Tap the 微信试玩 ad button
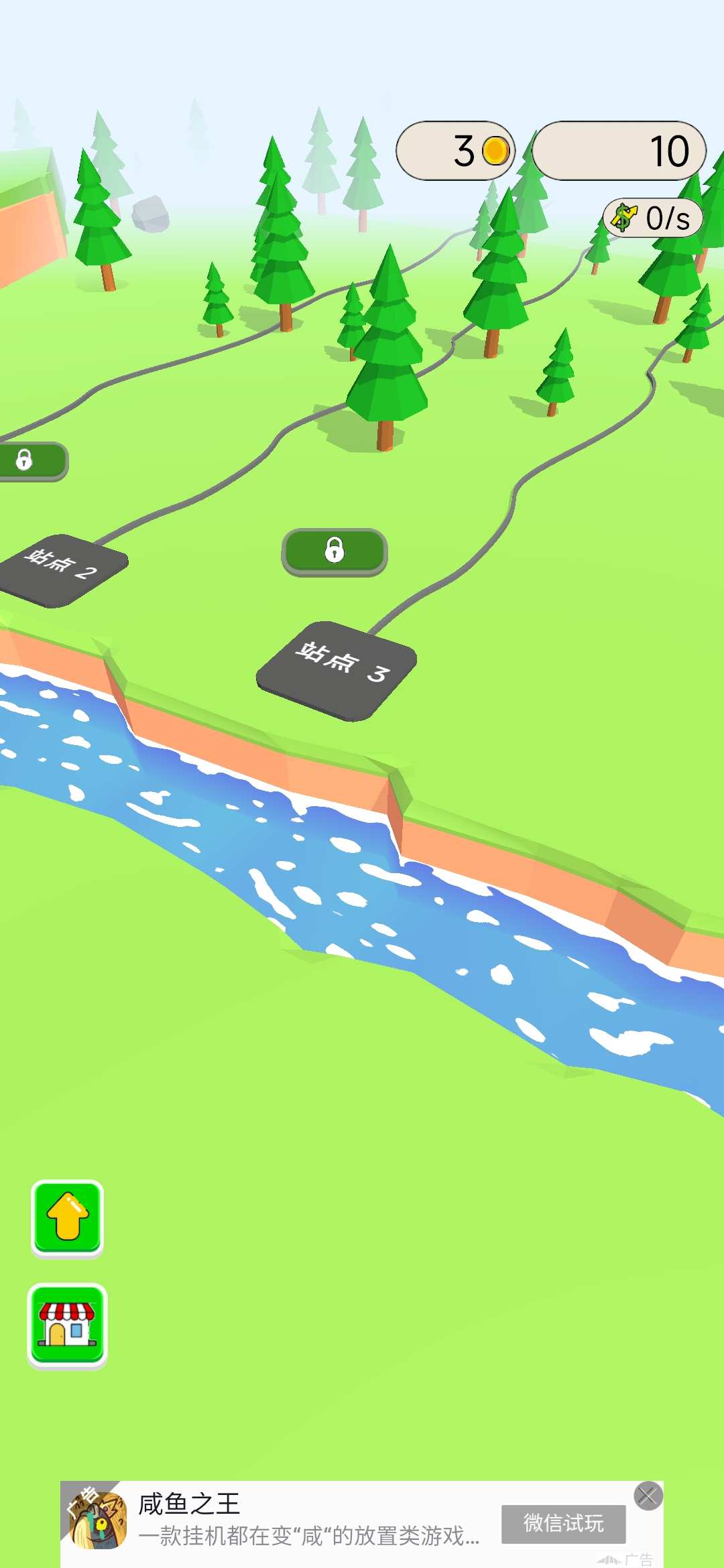The width and height of the screenshot is (724, 1568). [563, 1524]
